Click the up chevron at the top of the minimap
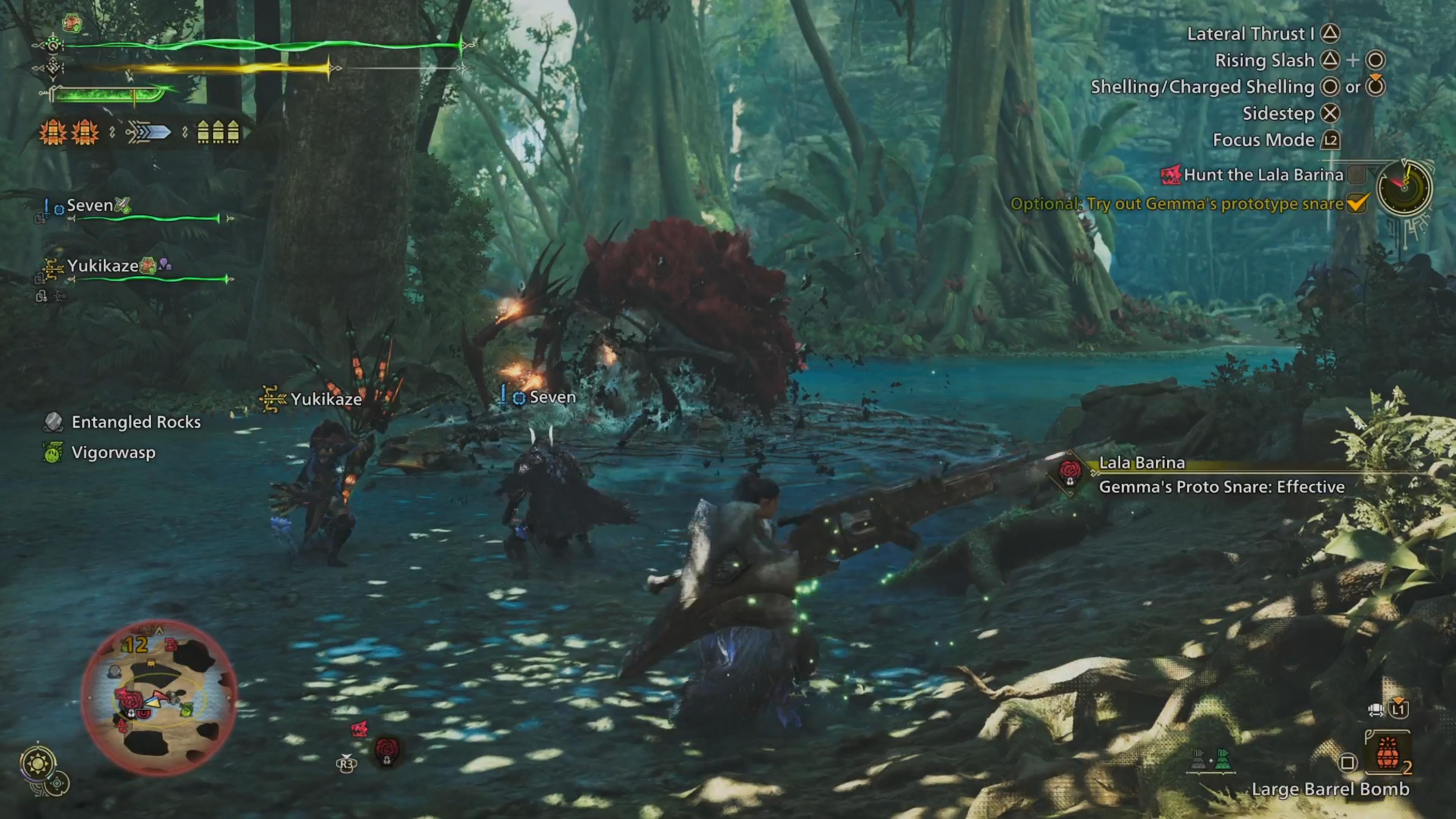 159,631
